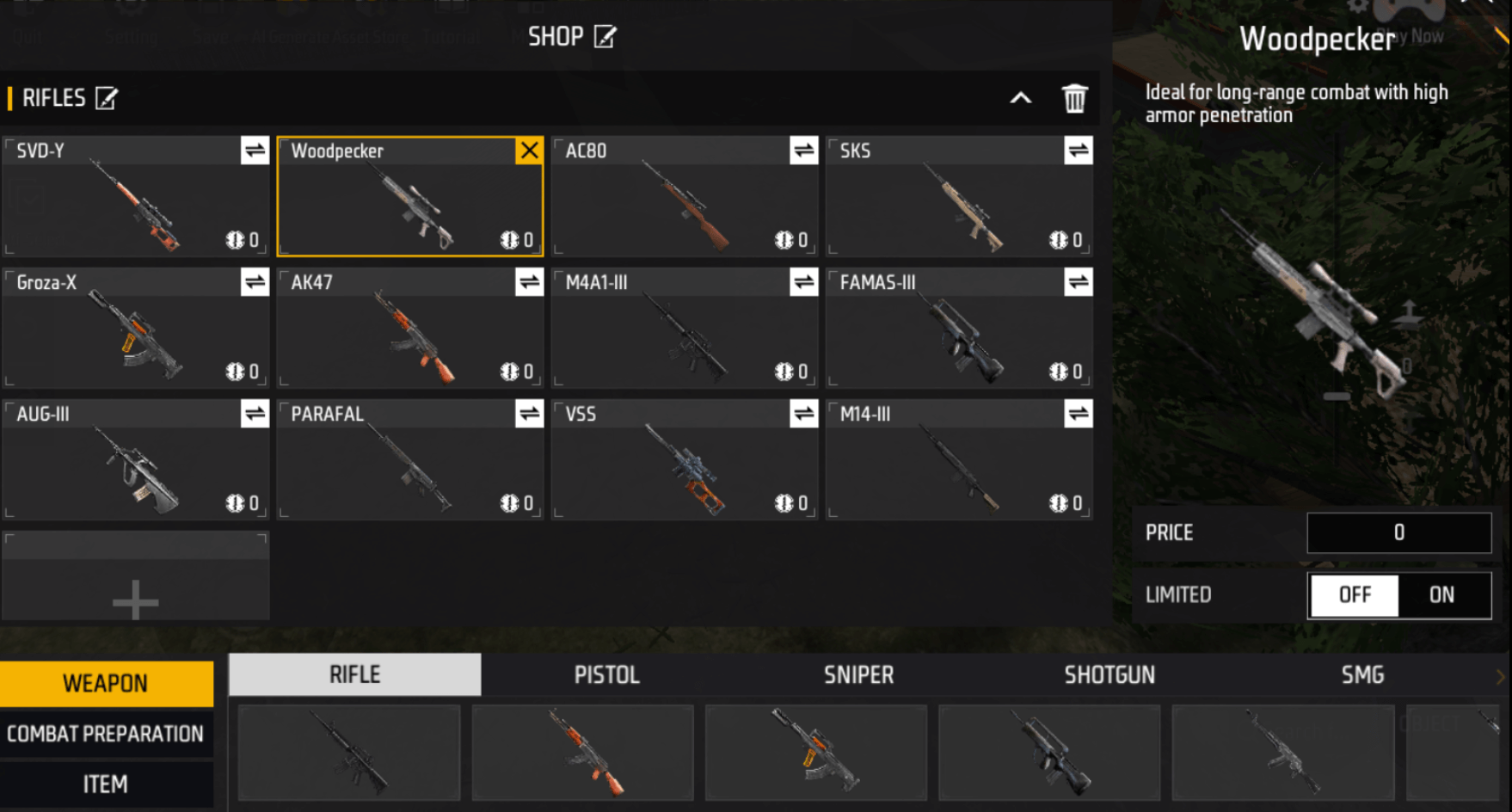This screenshot has width=1512, height=812.
Task: Collapse the RIFLES panel with the chevron
Action: pyautogui.click(x=1021, y=98)
